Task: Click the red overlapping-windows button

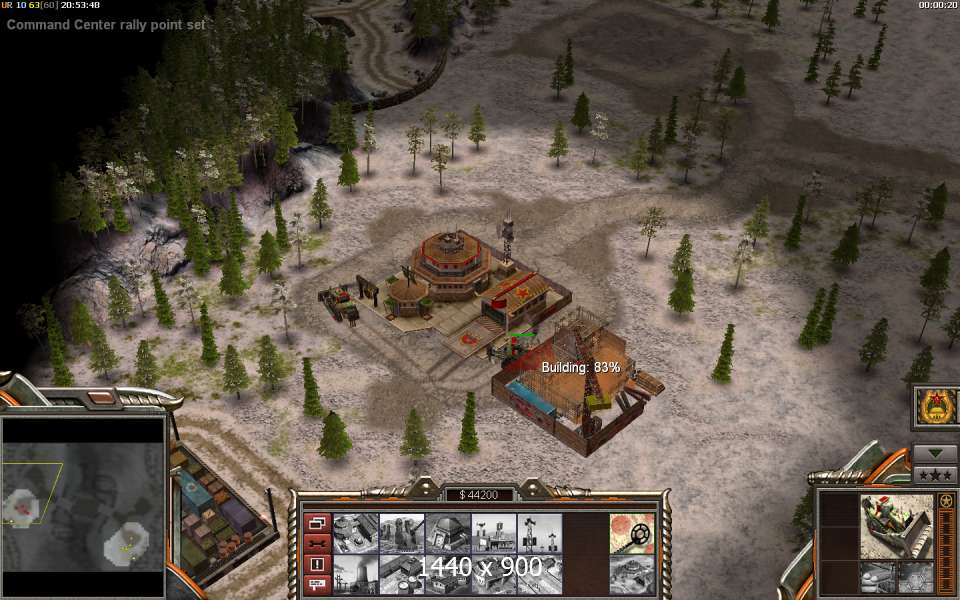Action: [x=318, y=523]
